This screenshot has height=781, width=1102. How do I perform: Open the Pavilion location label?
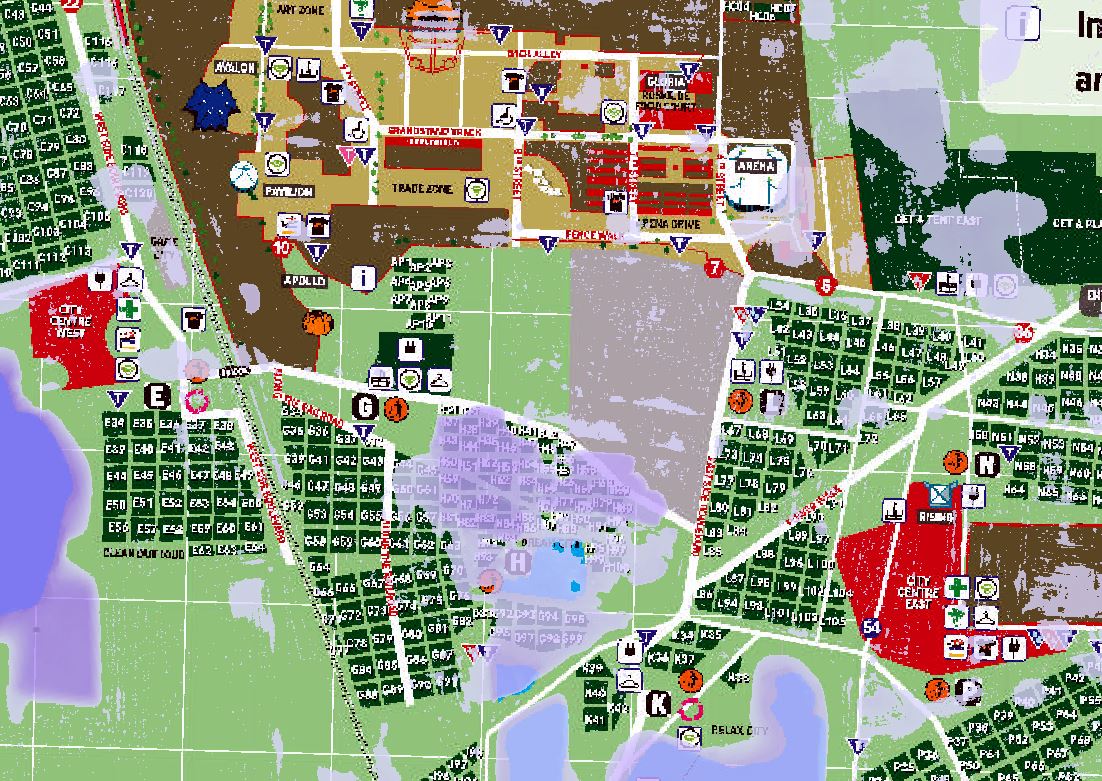pos(288,191)
